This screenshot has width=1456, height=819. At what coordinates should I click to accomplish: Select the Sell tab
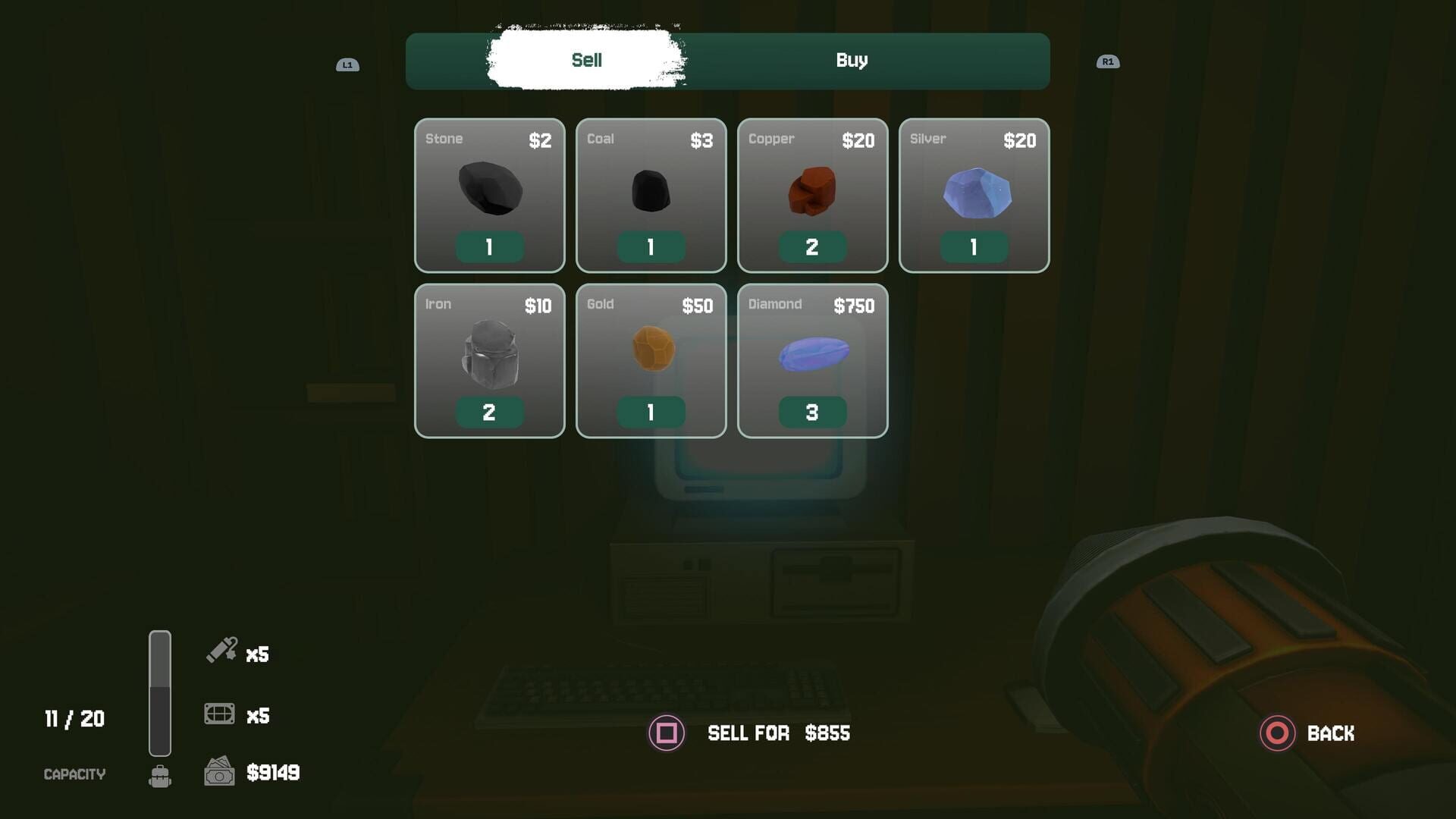coord(586,61)
